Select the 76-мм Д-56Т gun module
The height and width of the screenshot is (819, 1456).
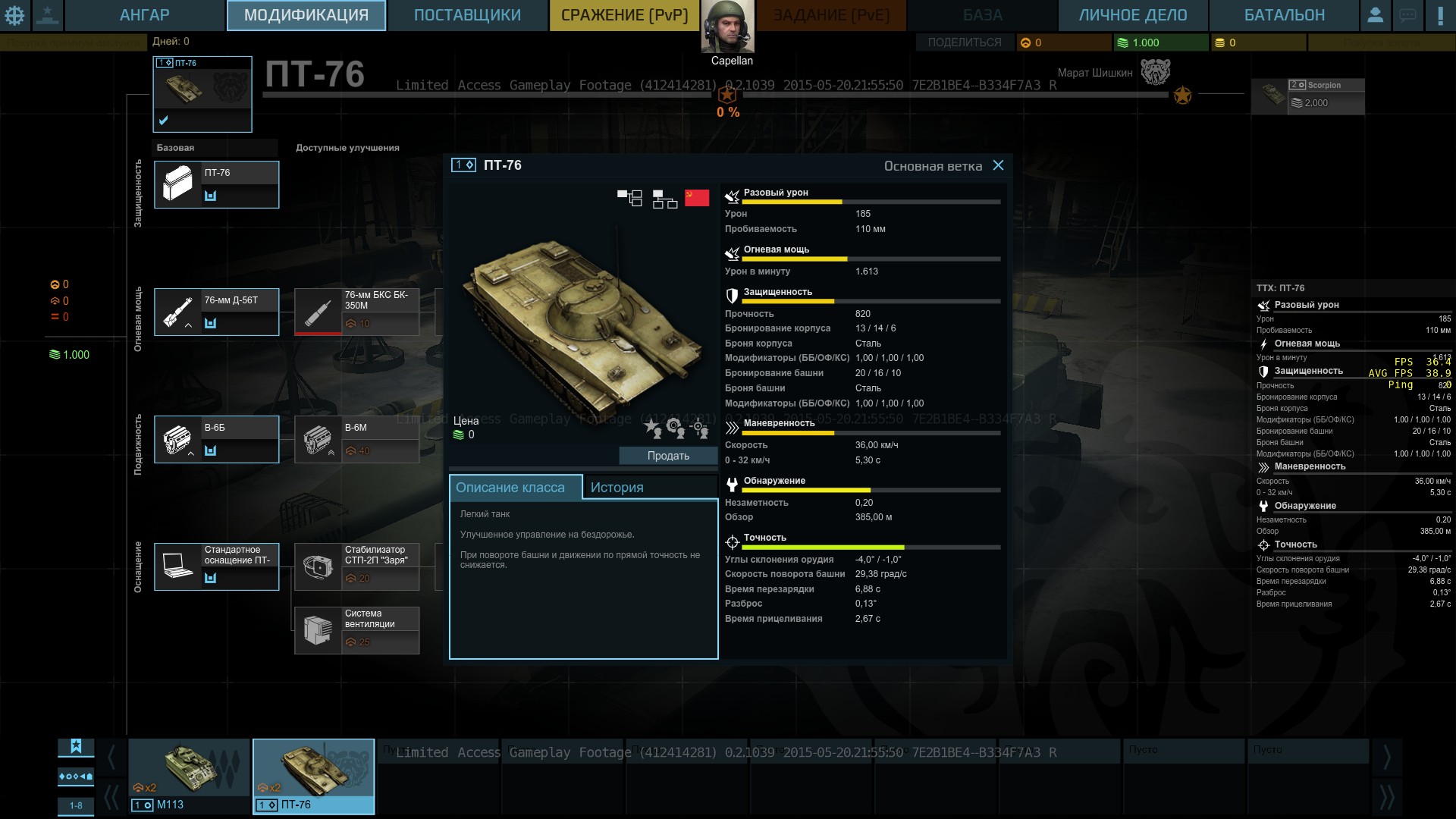tap(216, 312)
